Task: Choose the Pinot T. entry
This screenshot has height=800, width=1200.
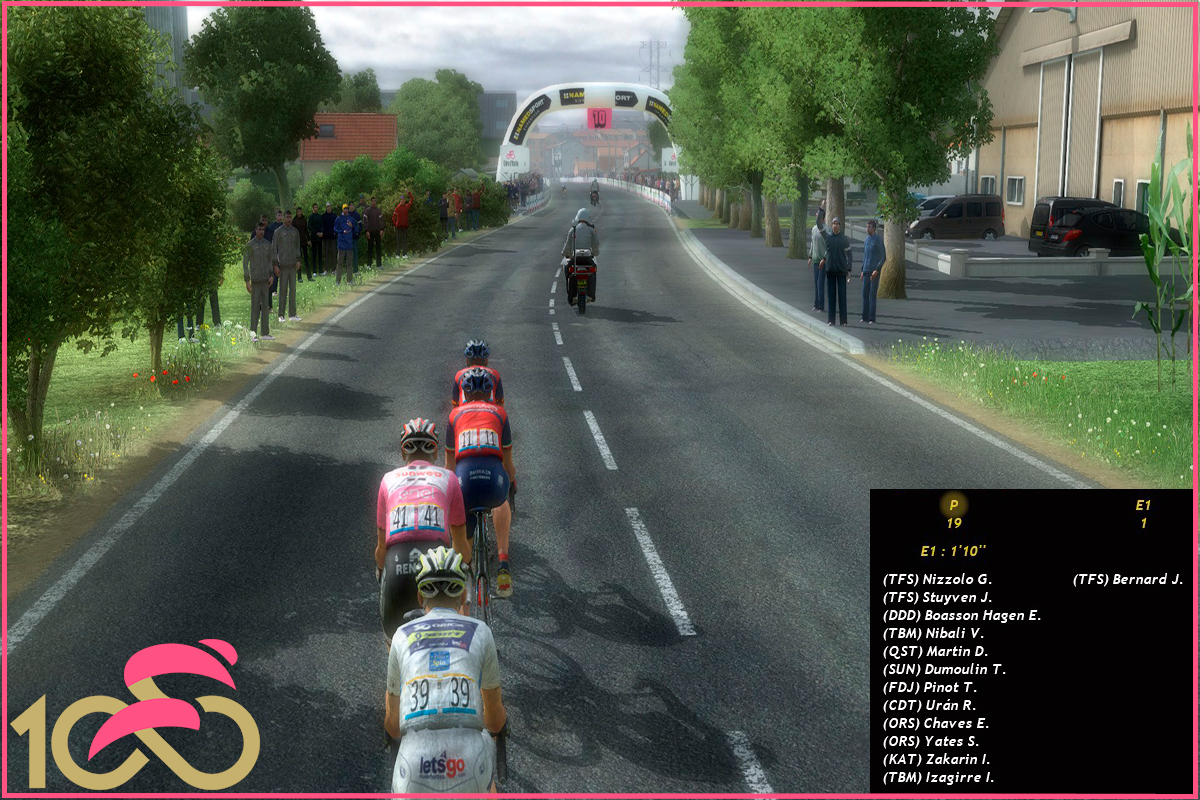Action: click(930, 687)
